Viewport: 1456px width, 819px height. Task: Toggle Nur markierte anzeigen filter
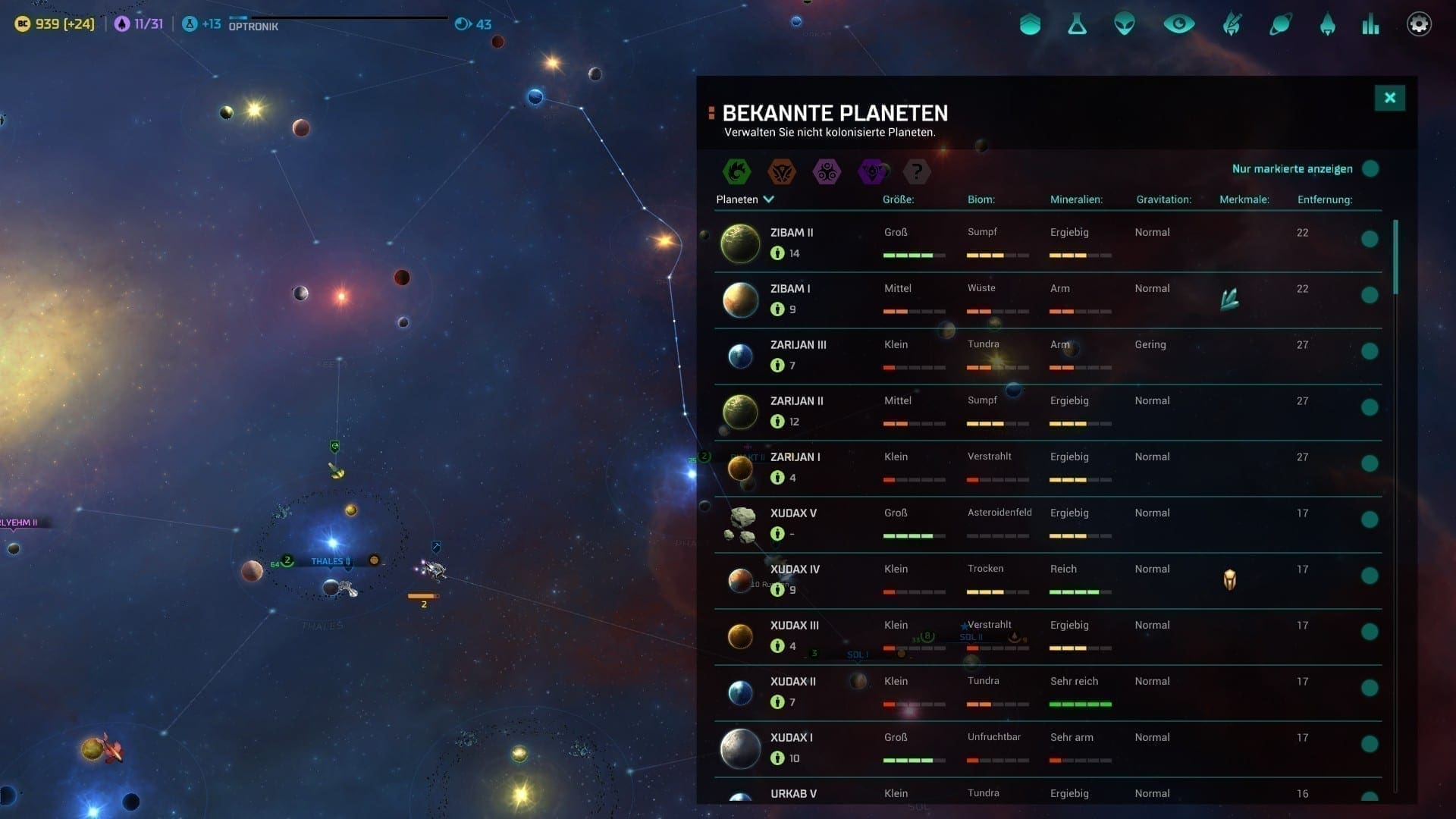point(1370,169)
